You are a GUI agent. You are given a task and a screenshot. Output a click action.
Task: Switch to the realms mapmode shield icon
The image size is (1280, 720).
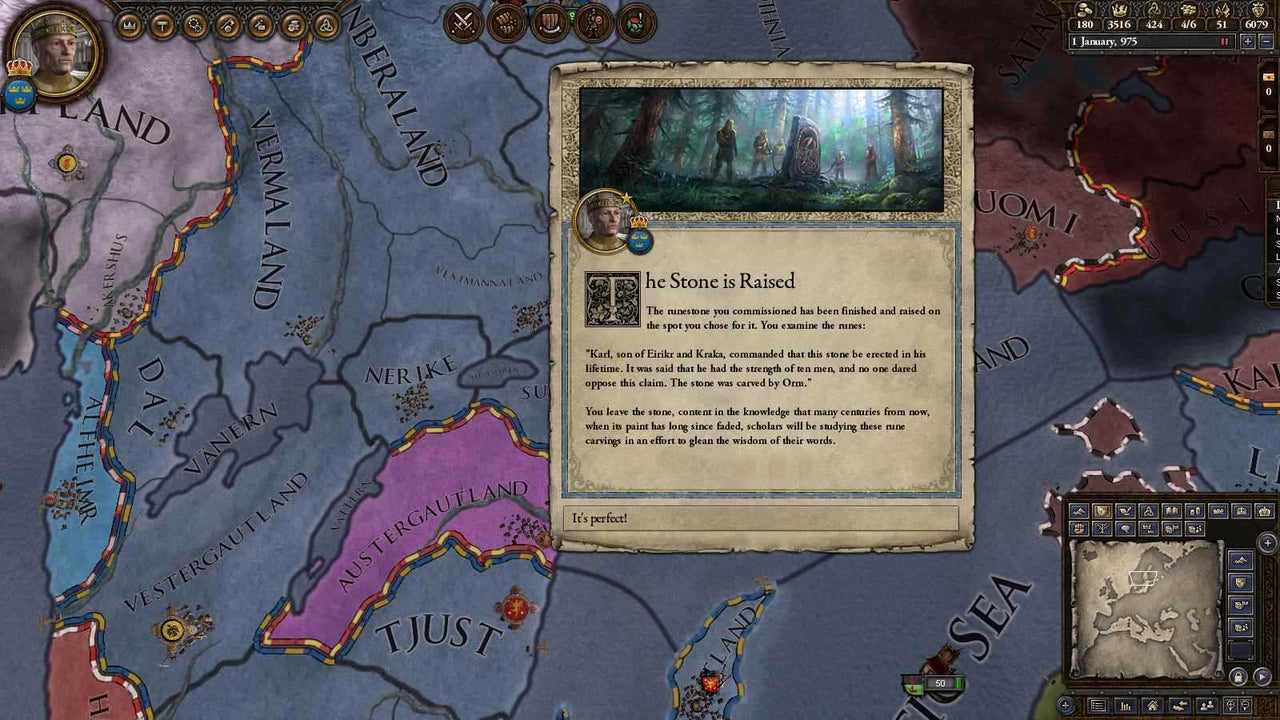[x=1102, y=511]
